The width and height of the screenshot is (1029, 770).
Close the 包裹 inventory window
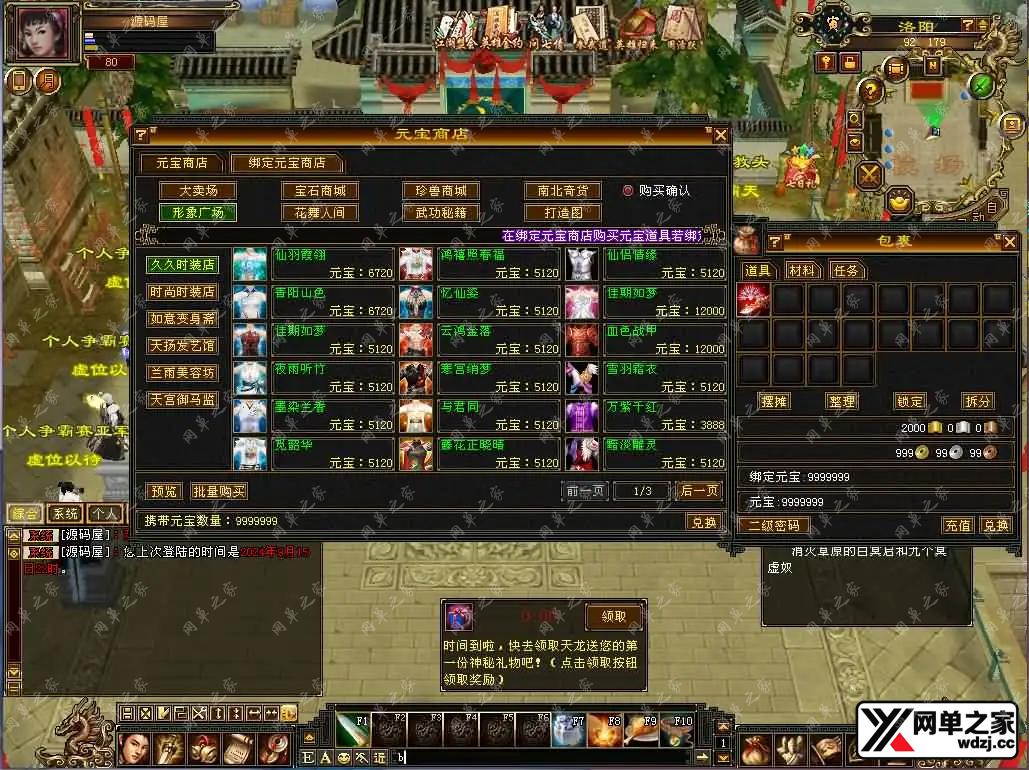pyautogui.click(x=1010, y=242)
